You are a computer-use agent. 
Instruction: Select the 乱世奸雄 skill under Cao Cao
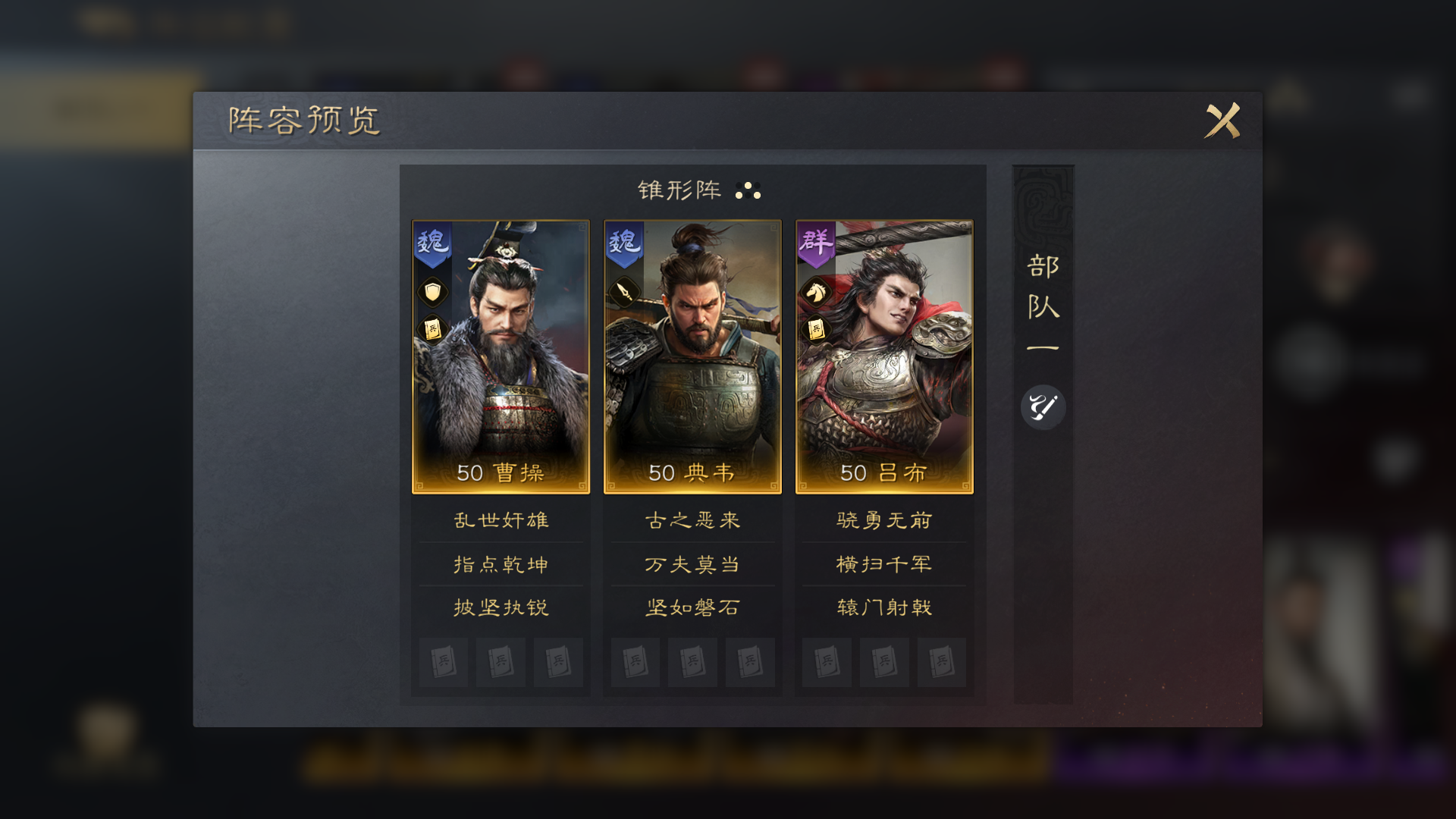[x=500, y=520]
